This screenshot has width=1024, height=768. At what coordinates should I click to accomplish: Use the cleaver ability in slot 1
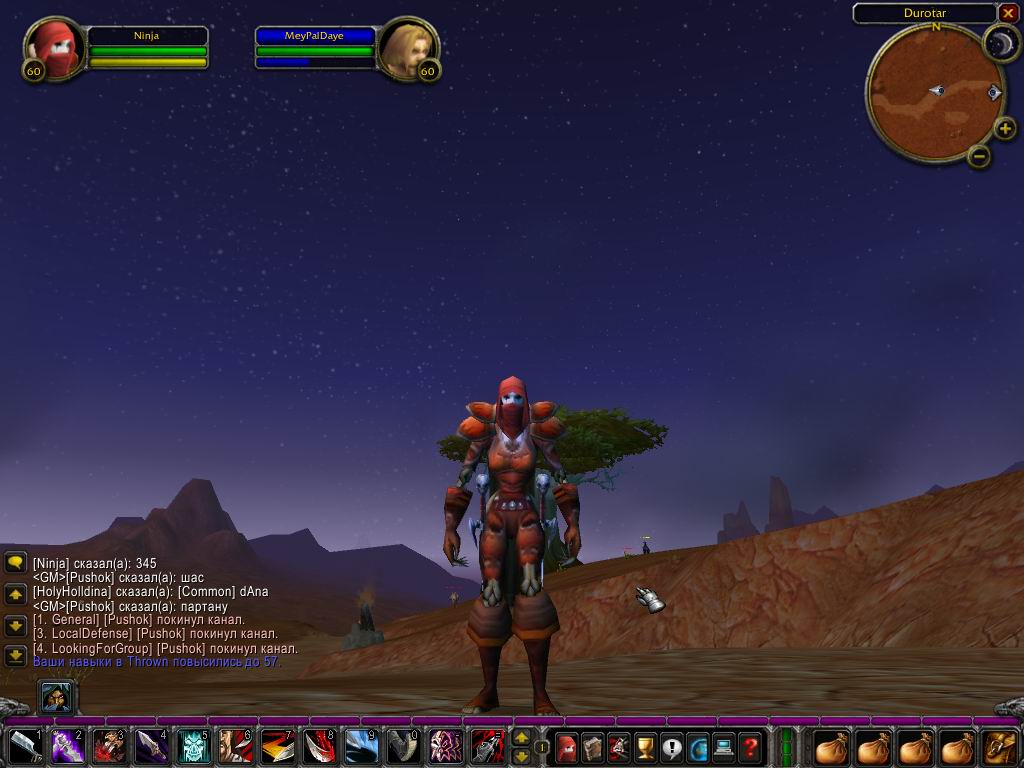pos(25,746)
